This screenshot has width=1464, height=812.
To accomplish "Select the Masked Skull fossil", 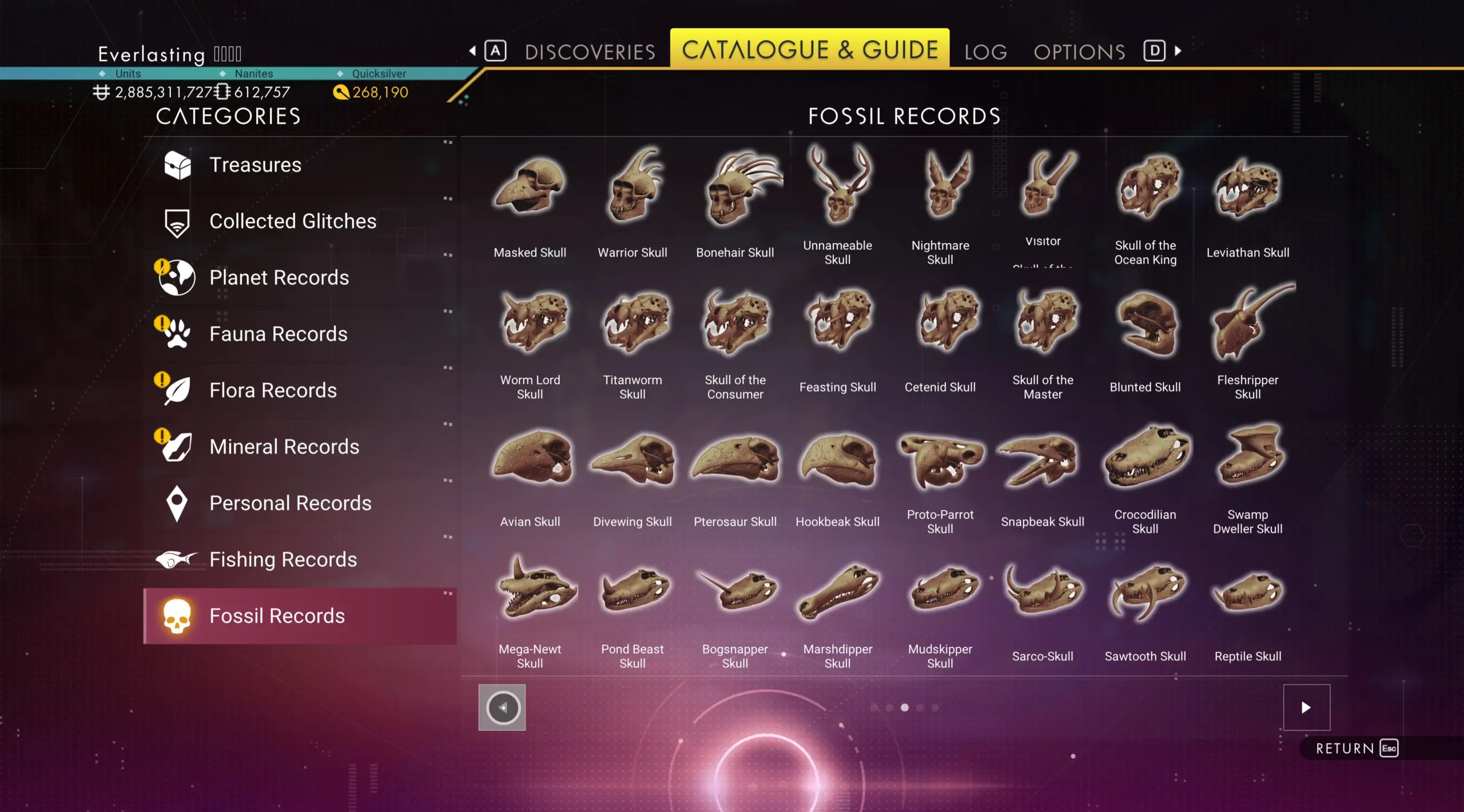I will point(530,189).
